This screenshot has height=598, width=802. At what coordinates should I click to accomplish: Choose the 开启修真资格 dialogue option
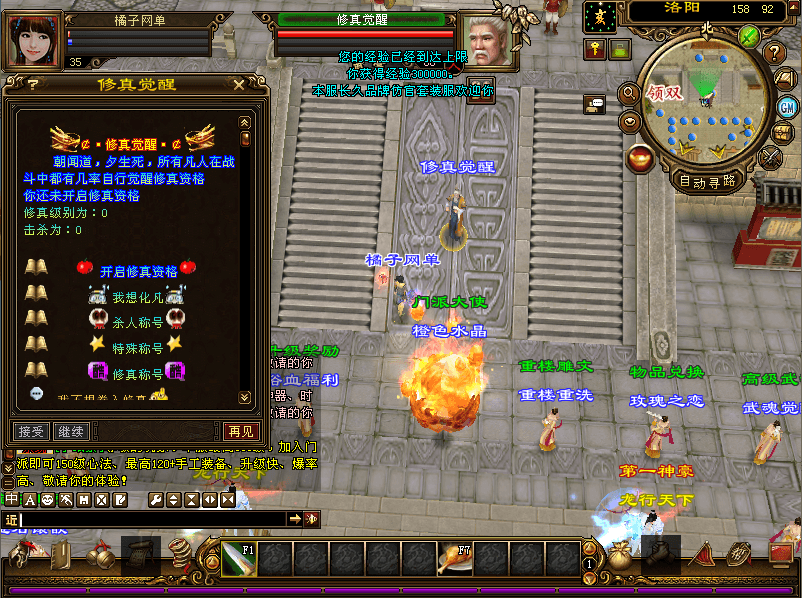point(138,270)
